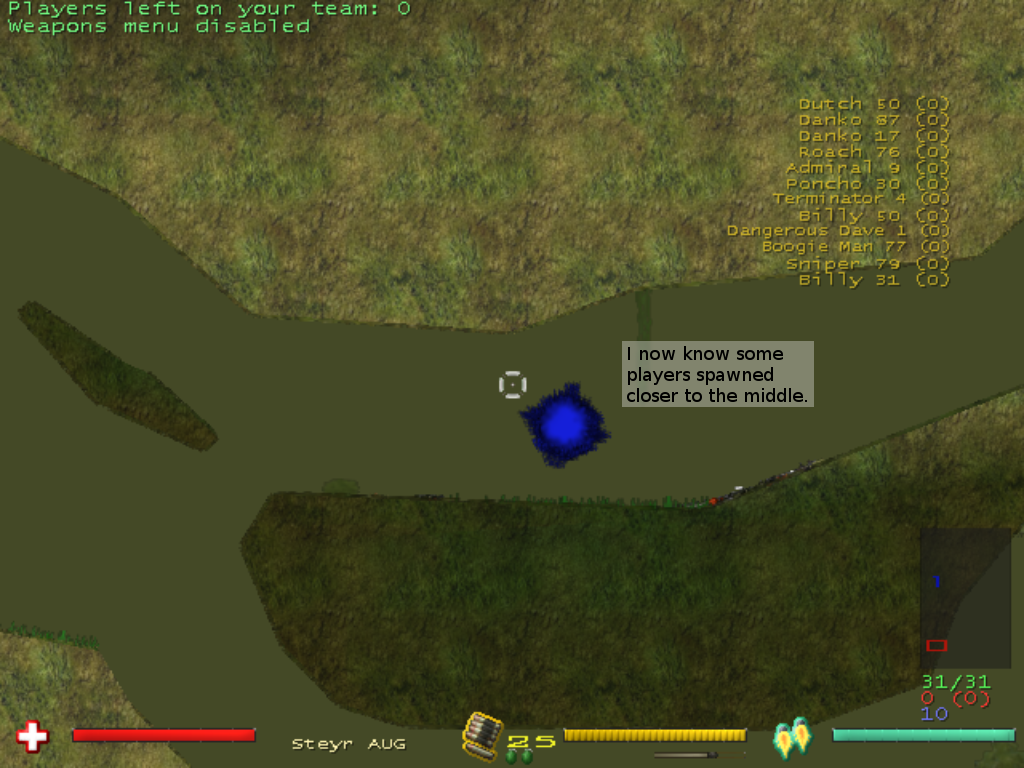The width and height of the screenshot is (1024, 768).
Task: Choose Roach in the player list
Action: [x=873, y=152]
